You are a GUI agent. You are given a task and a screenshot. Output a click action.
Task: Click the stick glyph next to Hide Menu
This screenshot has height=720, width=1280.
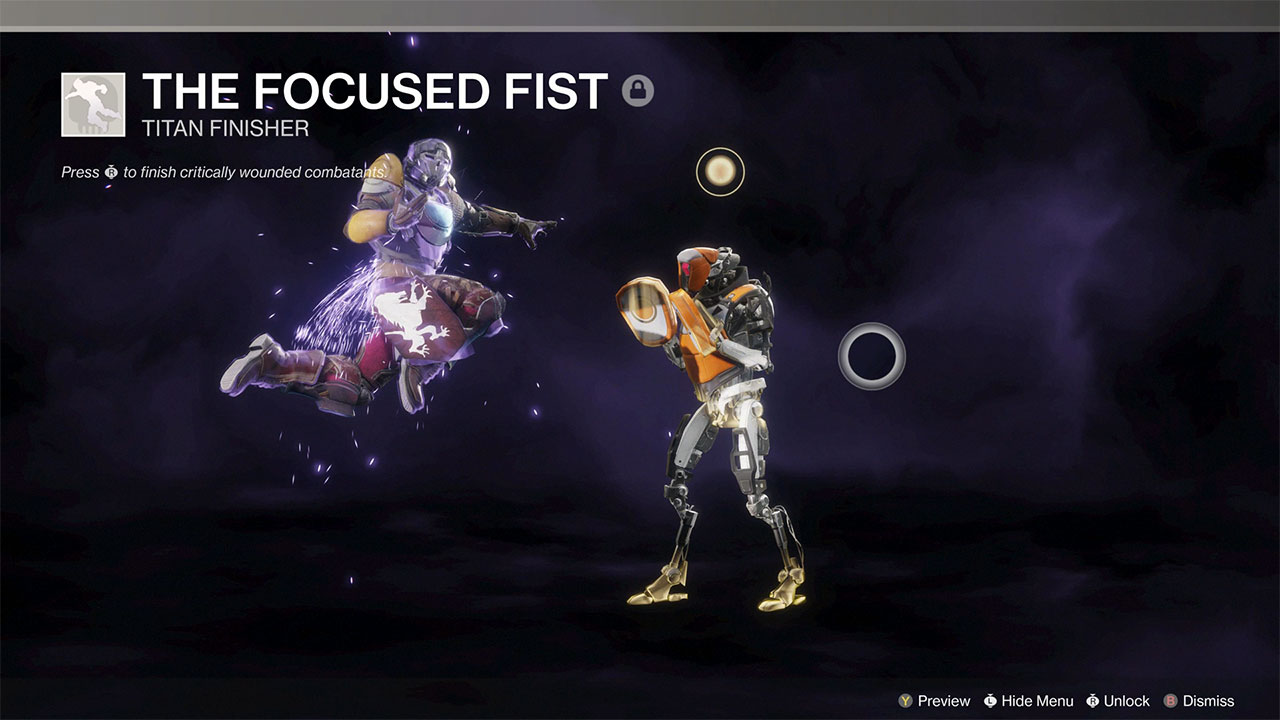(989, 701)
